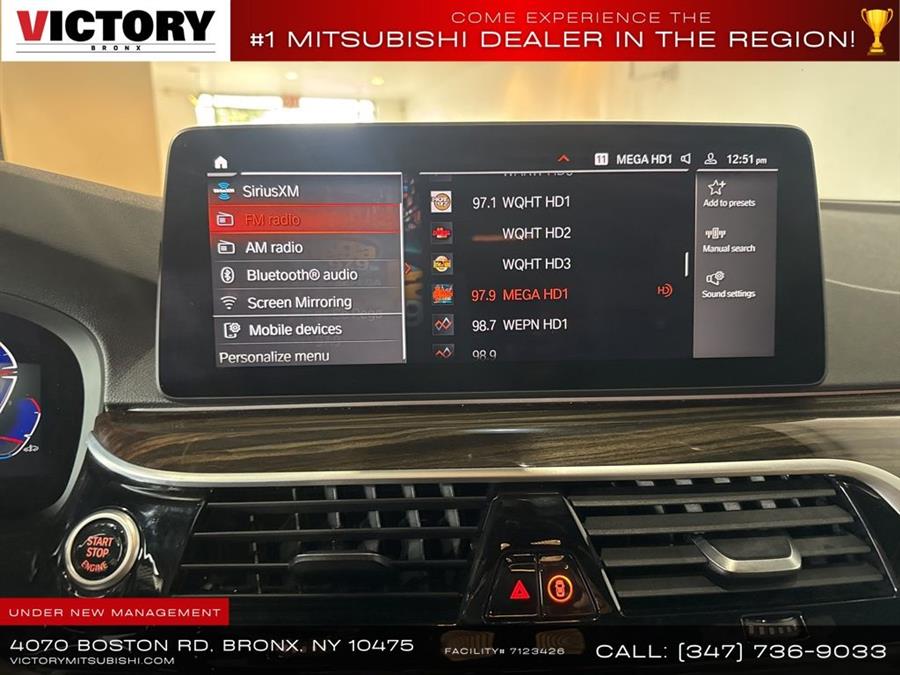Tune to 97.1 WQHT HD1
The image size is (900, 675).
point(534,202)
